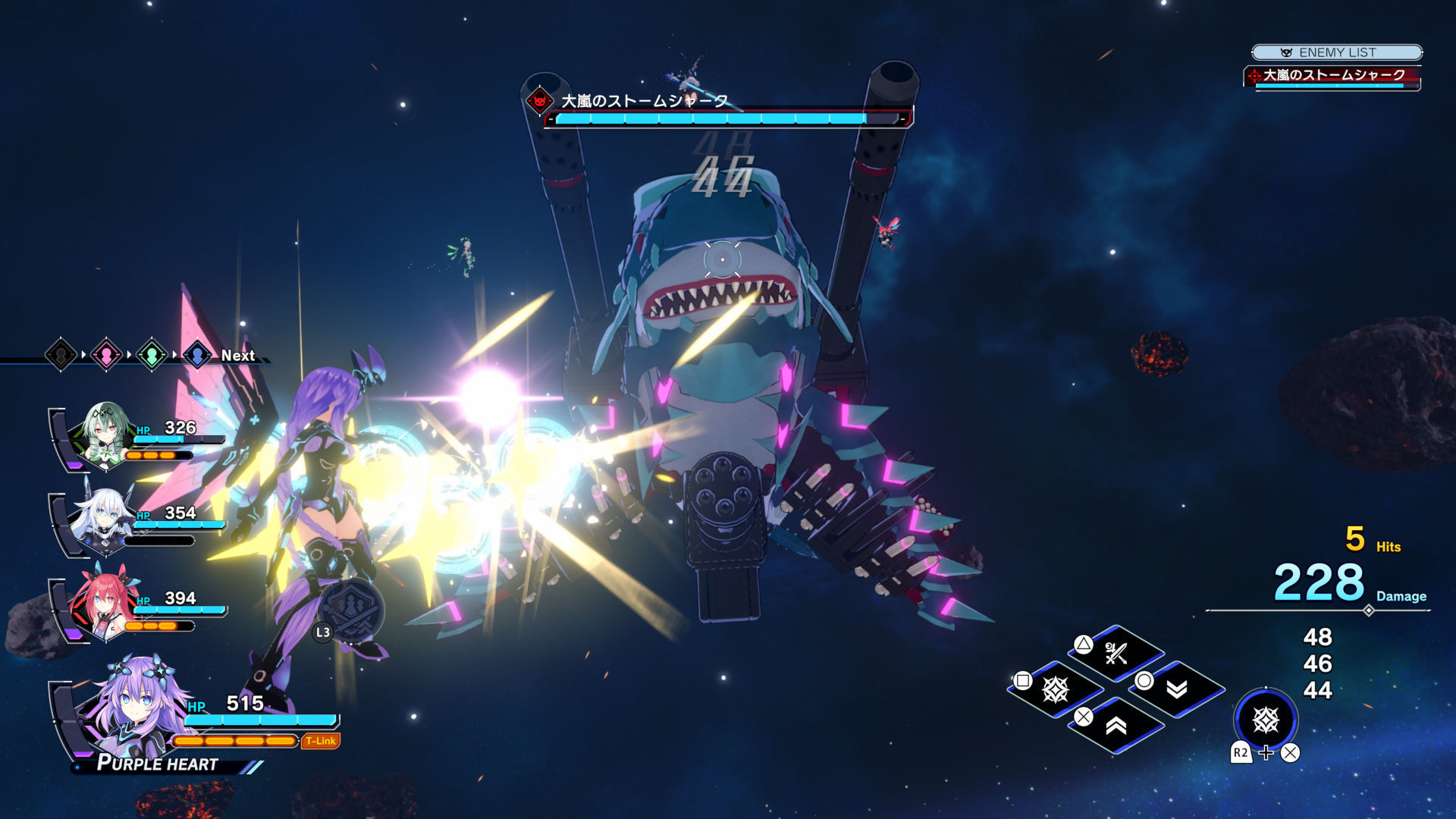This screenshot has height=819, width=1456.
Task: Activate the crossed swords attack skill
Action: coord(1116,653)
